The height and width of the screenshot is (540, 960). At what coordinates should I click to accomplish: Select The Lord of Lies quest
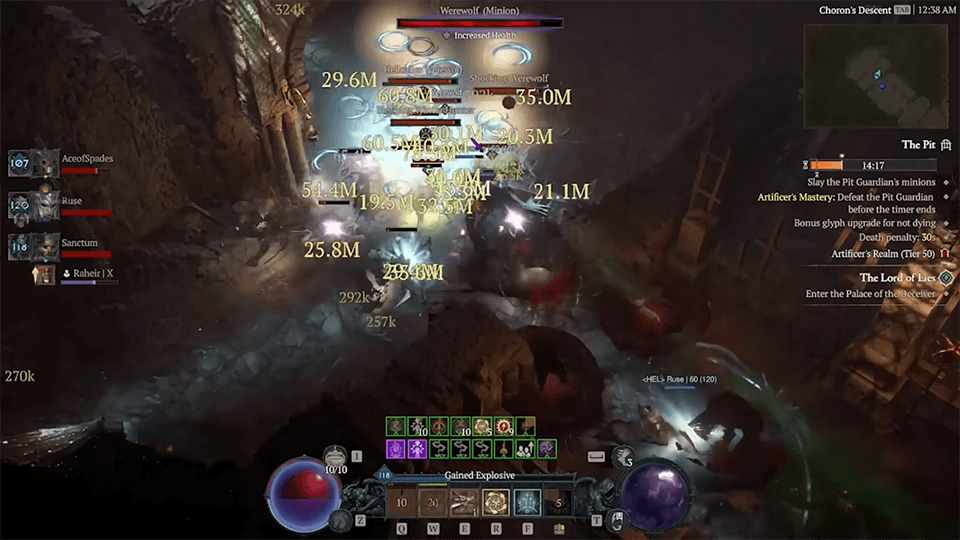tap(896, 277)
